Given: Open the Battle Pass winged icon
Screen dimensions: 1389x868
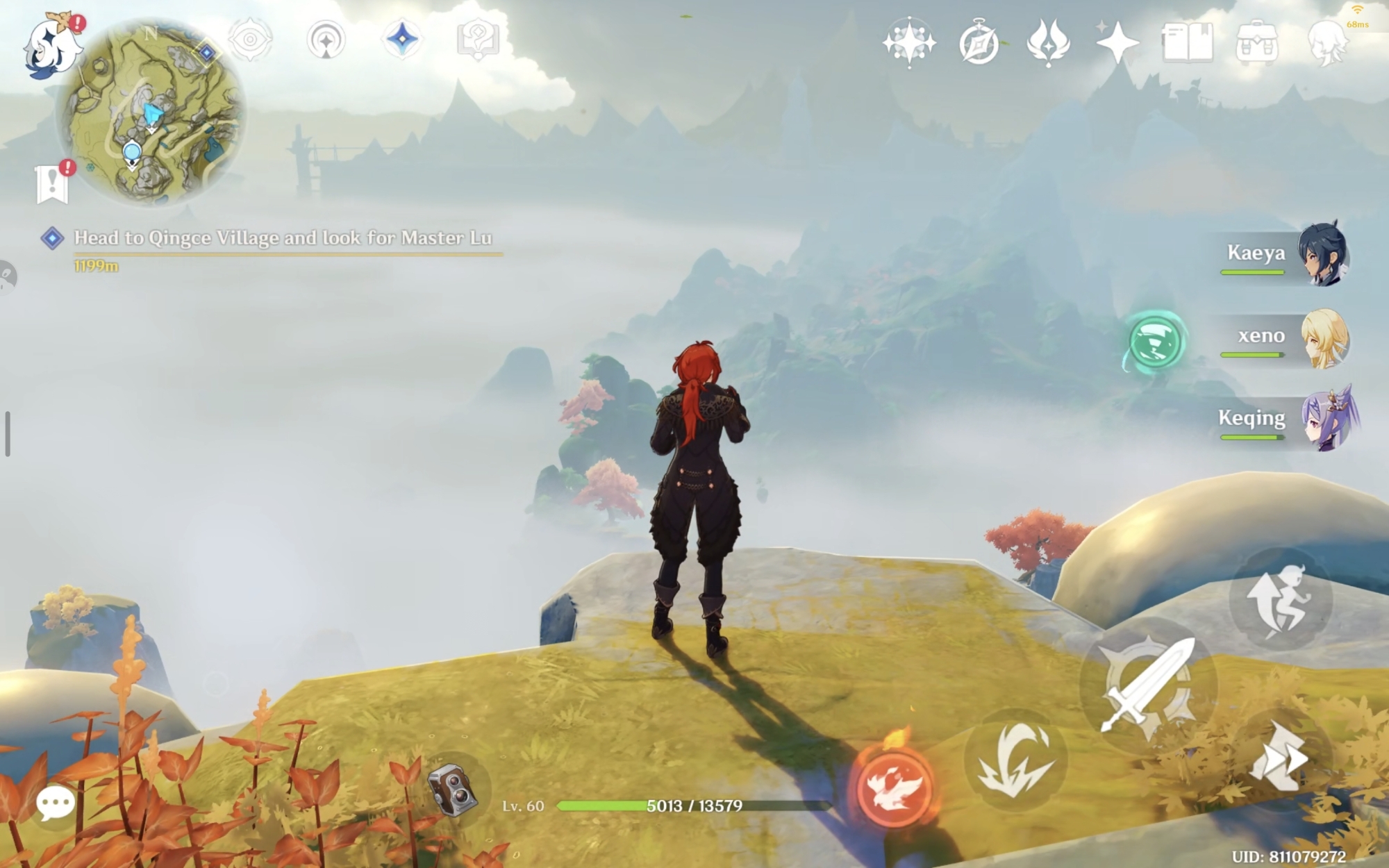Looking at the screenshot, I should tap(1048, 43).
